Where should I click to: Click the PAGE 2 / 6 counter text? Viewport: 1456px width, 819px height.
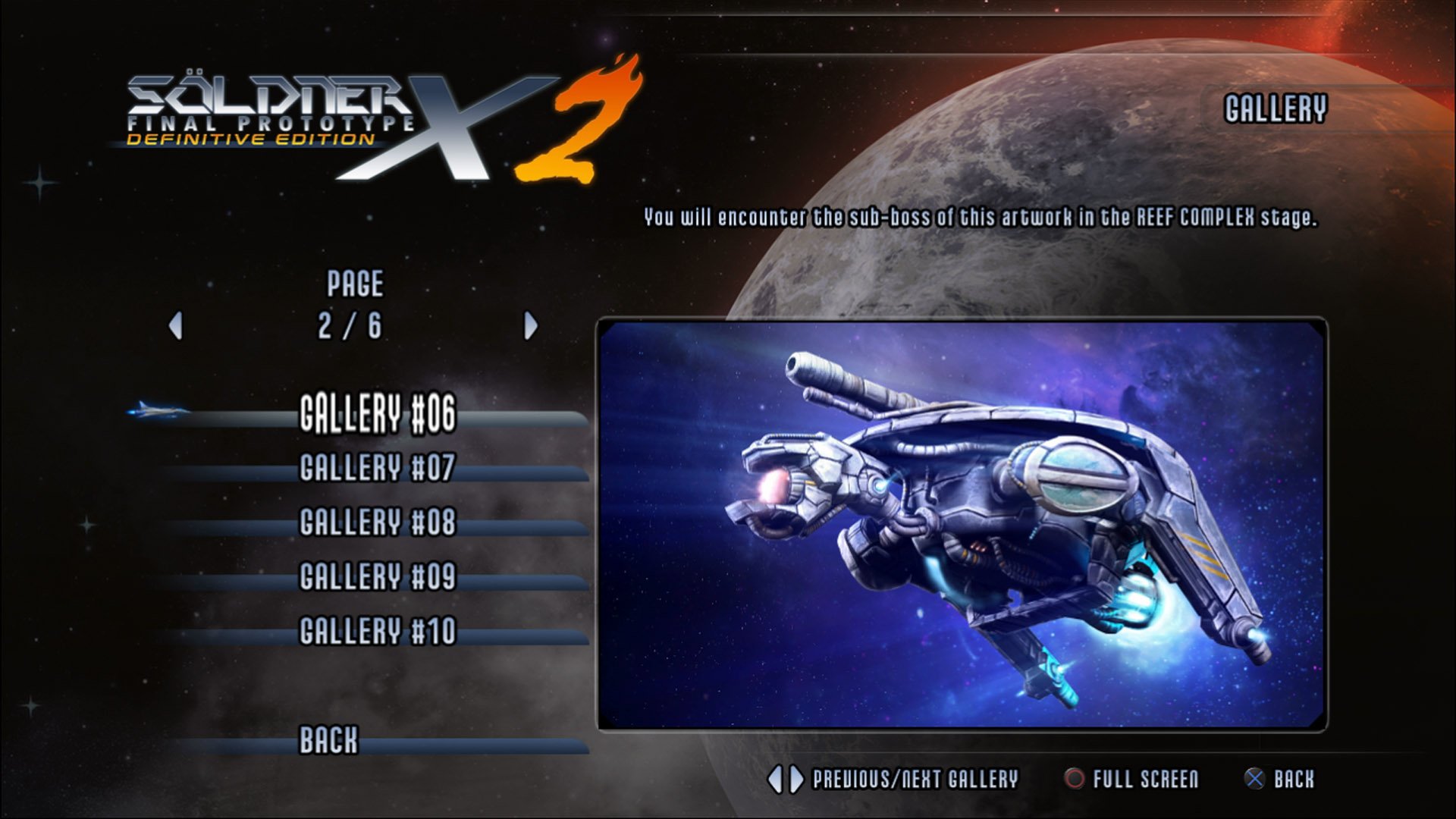click(x=354, y=303)
